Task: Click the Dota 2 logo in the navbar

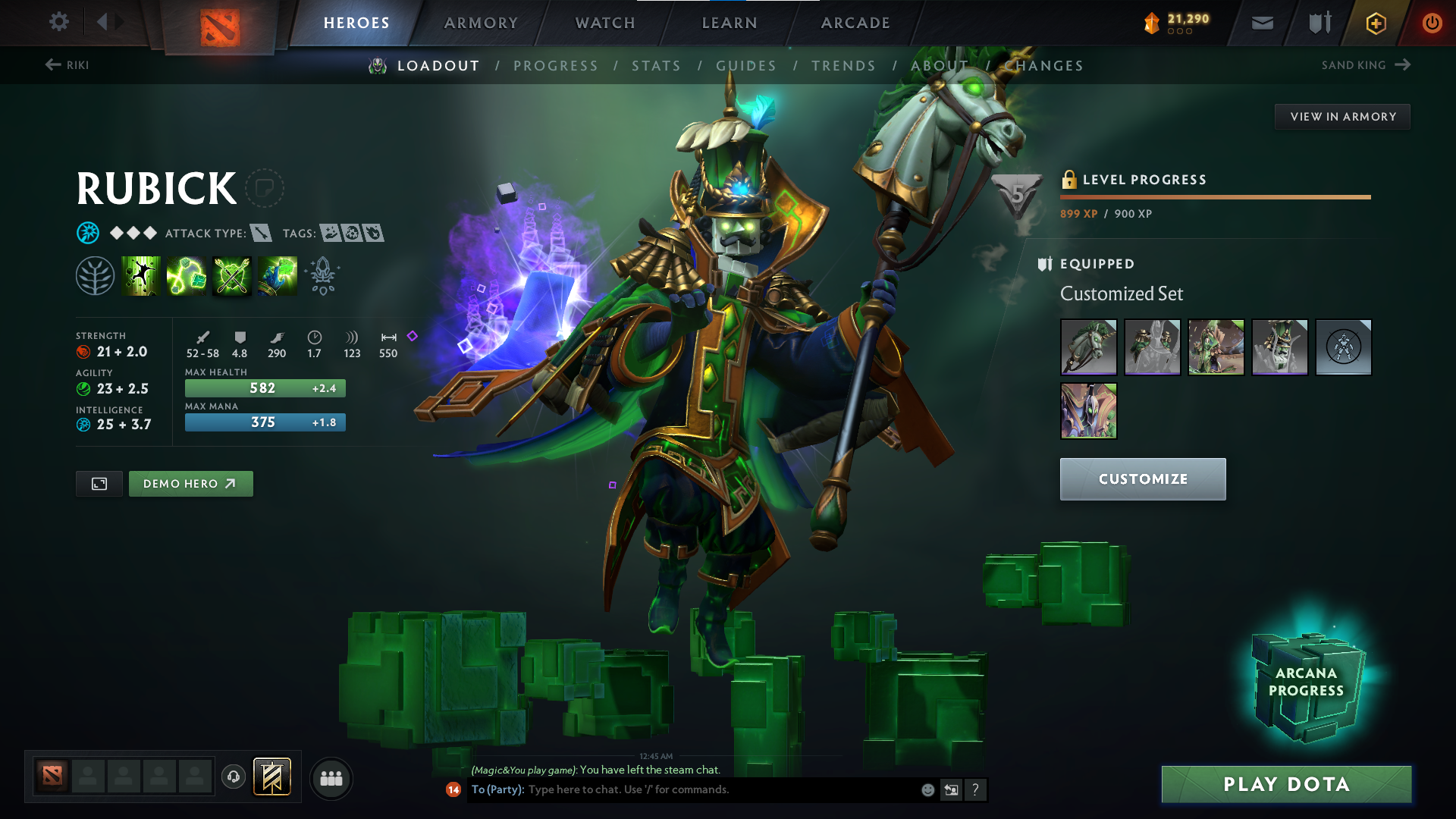Action: click(x=220, y=23)
